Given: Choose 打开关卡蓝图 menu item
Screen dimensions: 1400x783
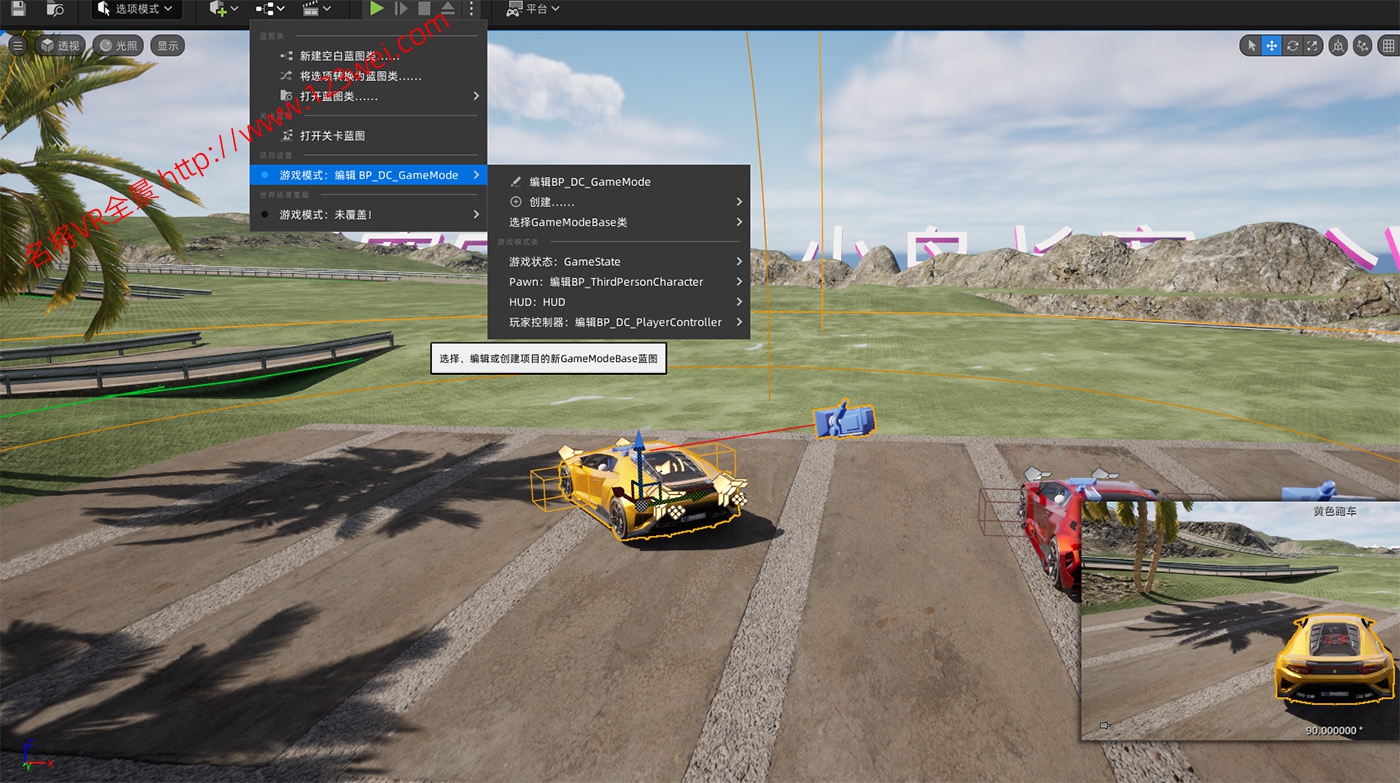Looking at the screenshot, I should coord(332,135).
